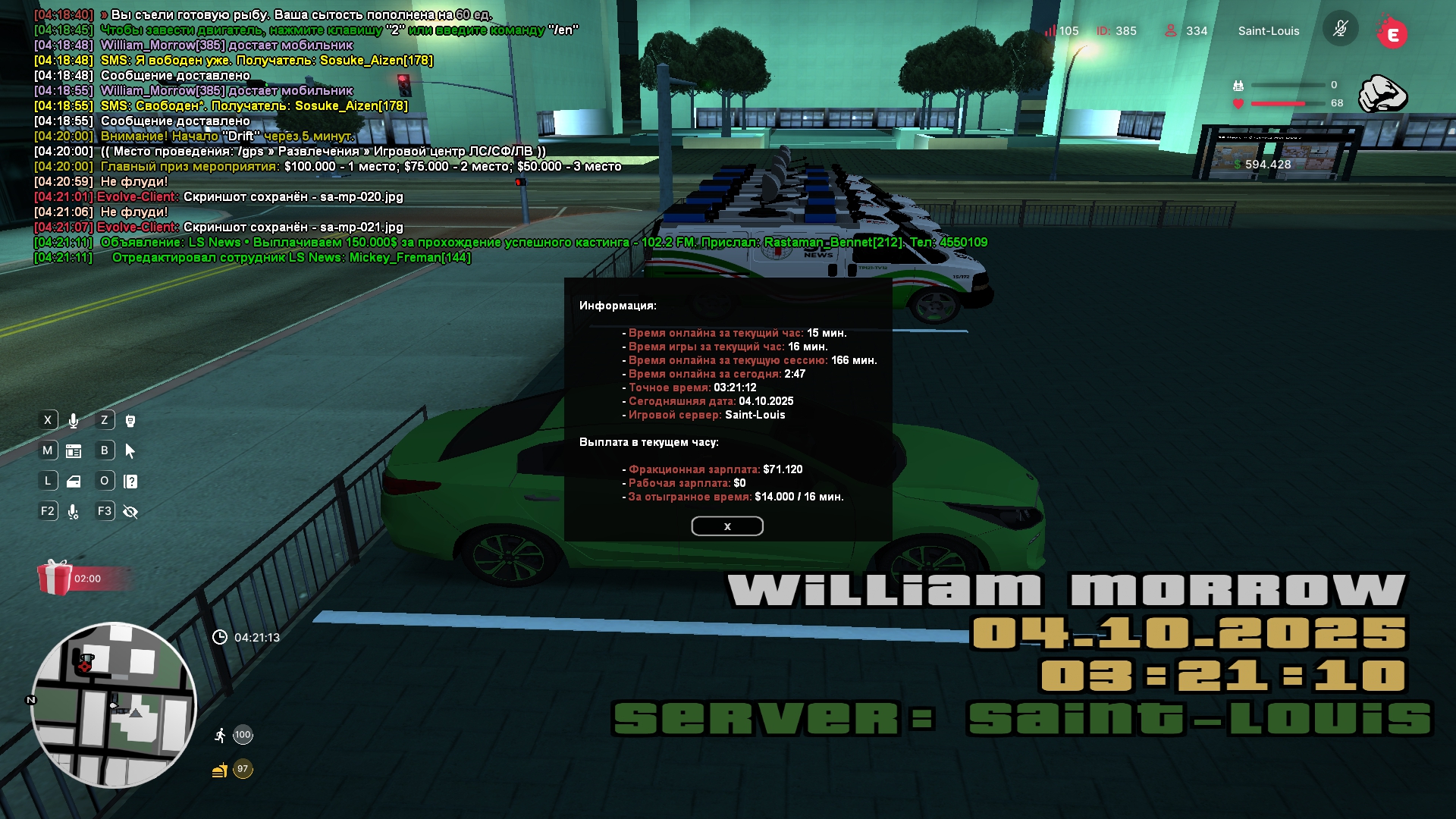The image size is (1456, 819).
Task: Open the red Evolve client logo
Action: (x=1392, y=33)
